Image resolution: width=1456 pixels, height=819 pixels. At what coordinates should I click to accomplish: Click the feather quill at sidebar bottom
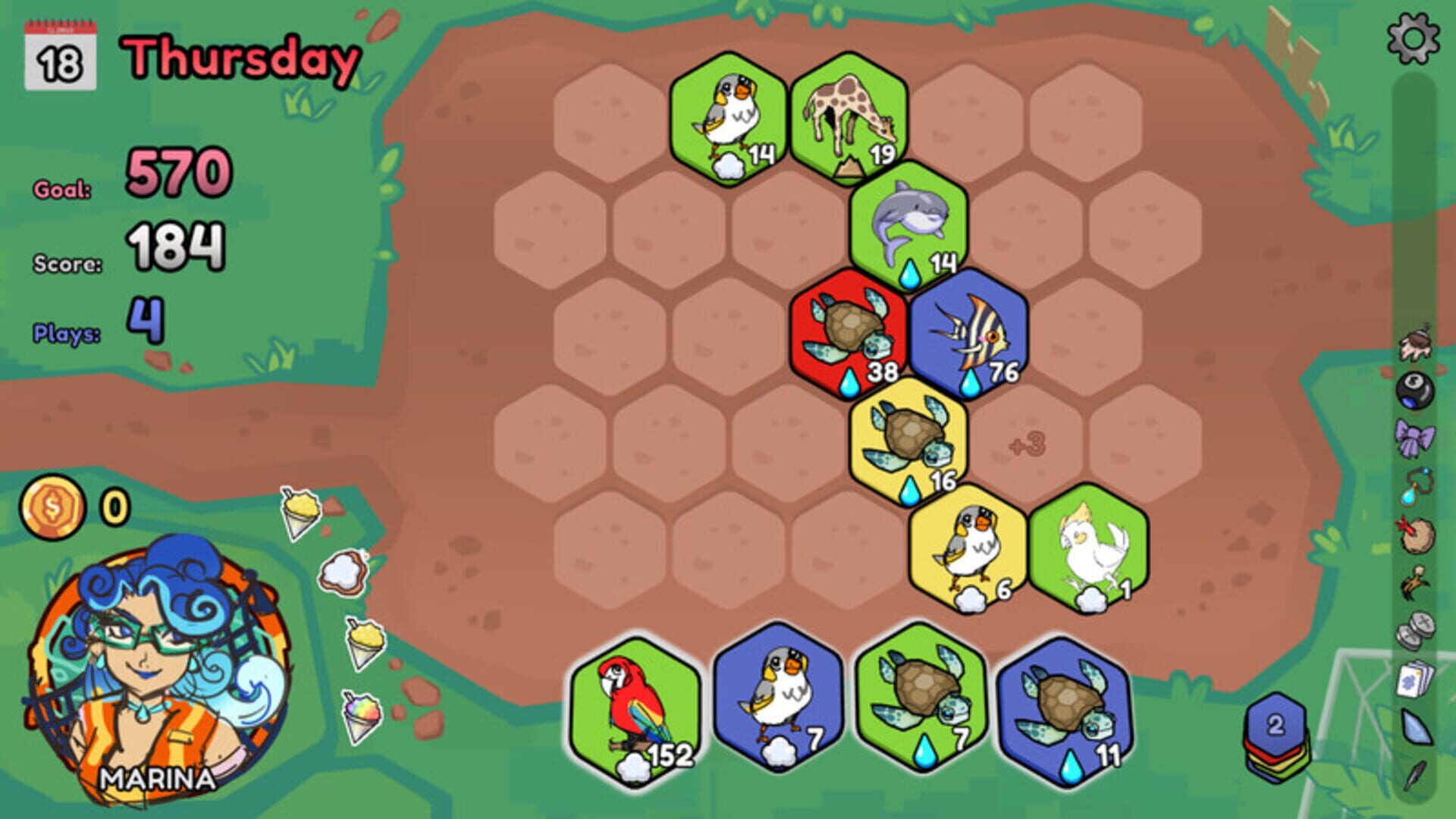[x=1414, y=776]
